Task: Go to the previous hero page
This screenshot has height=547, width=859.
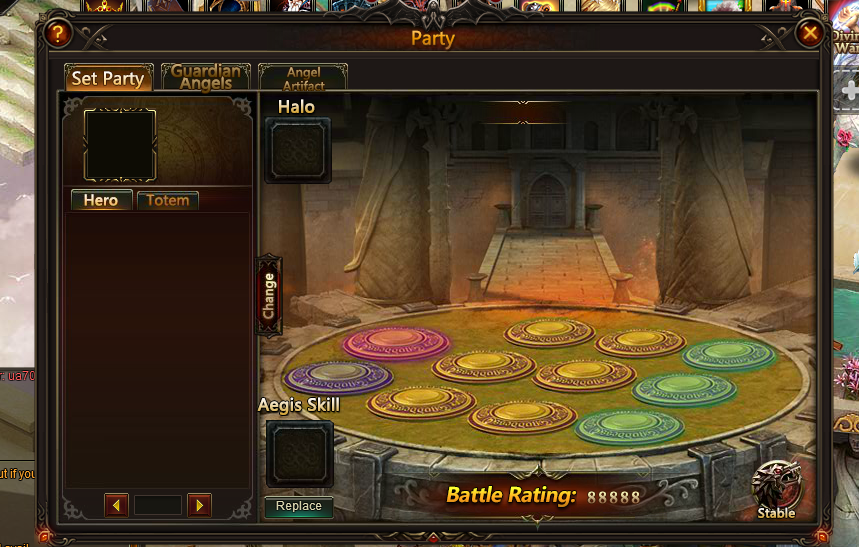Action: click(117, 505)
